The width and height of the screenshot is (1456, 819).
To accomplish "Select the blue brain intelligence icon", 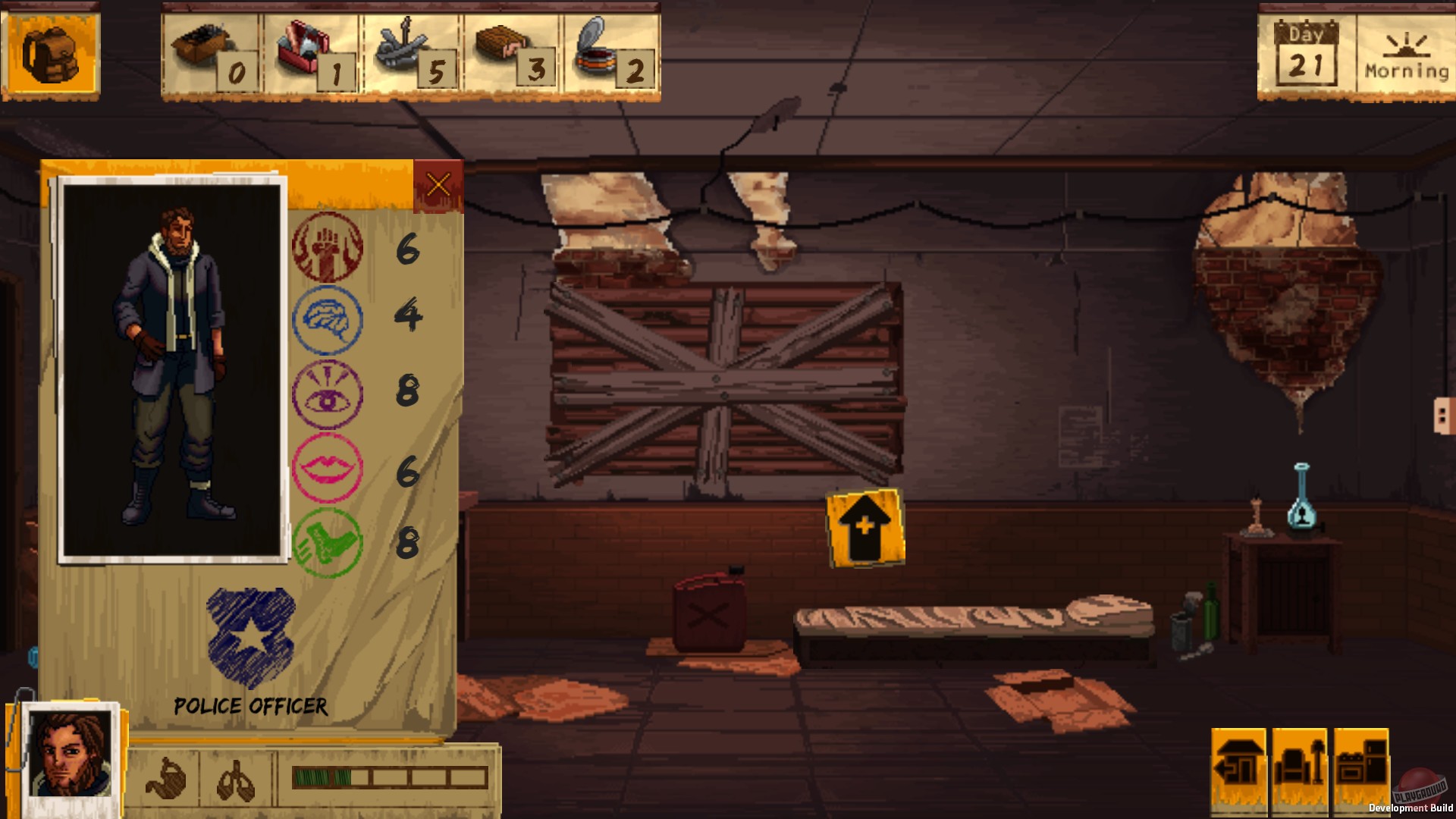I will (328, 318).
